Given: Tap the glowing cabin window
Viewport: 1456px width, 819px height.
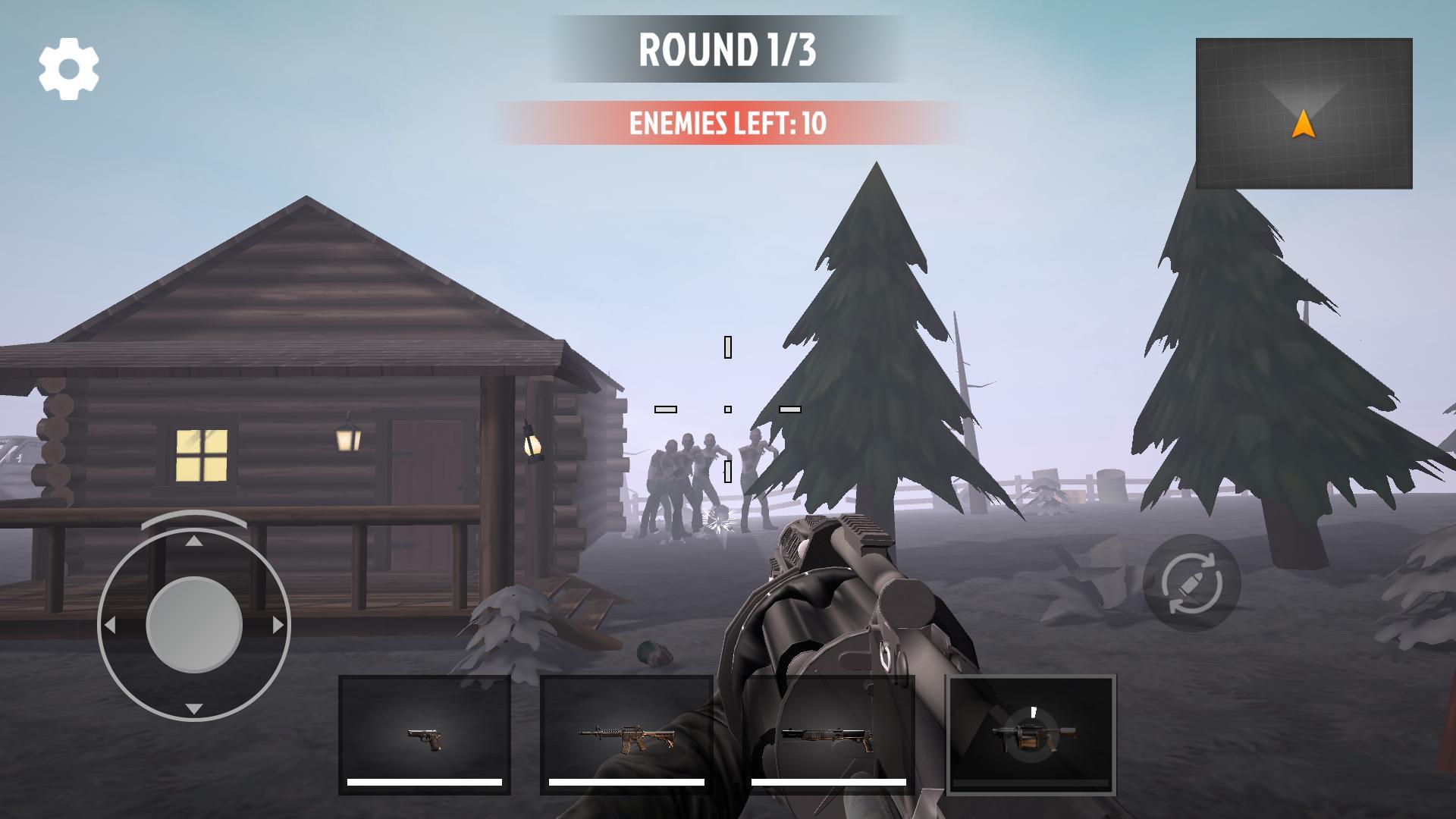Looking at the screenshot, I should click(x=202, y=456).
